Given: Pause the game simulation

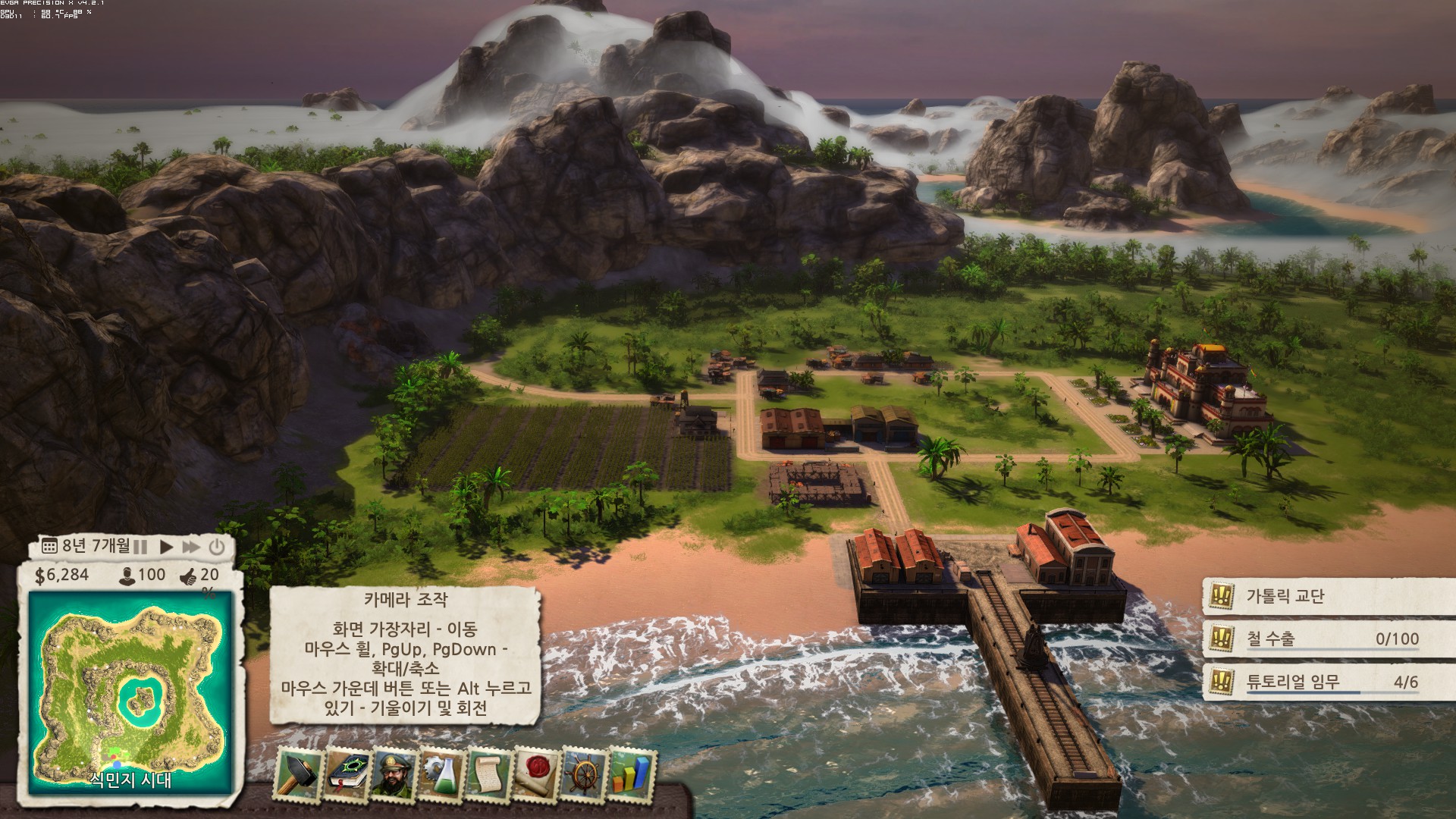Looking at the screenshot, I should (x=141, y=547).
